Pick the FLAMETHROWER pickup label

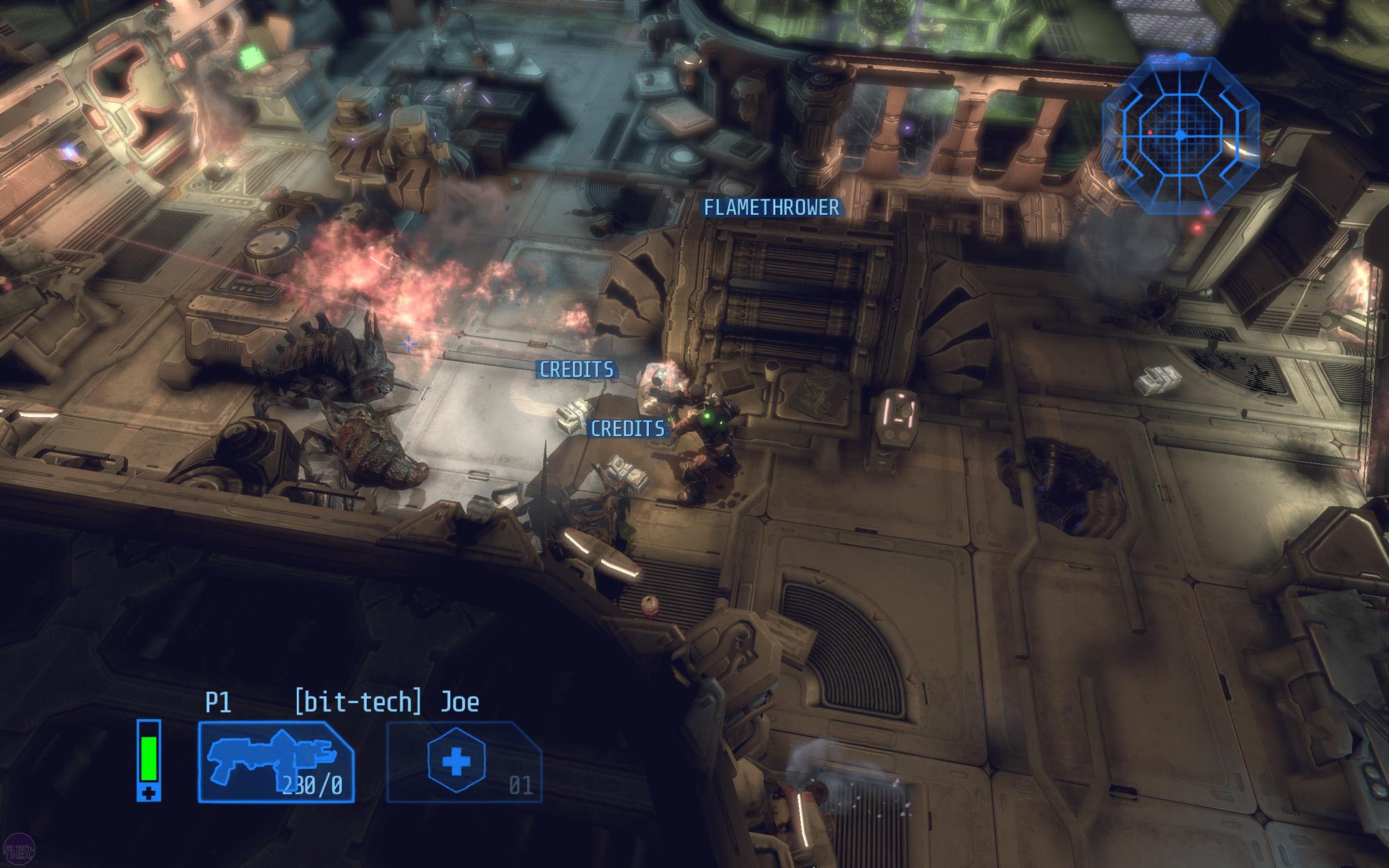tap(771, 208)
